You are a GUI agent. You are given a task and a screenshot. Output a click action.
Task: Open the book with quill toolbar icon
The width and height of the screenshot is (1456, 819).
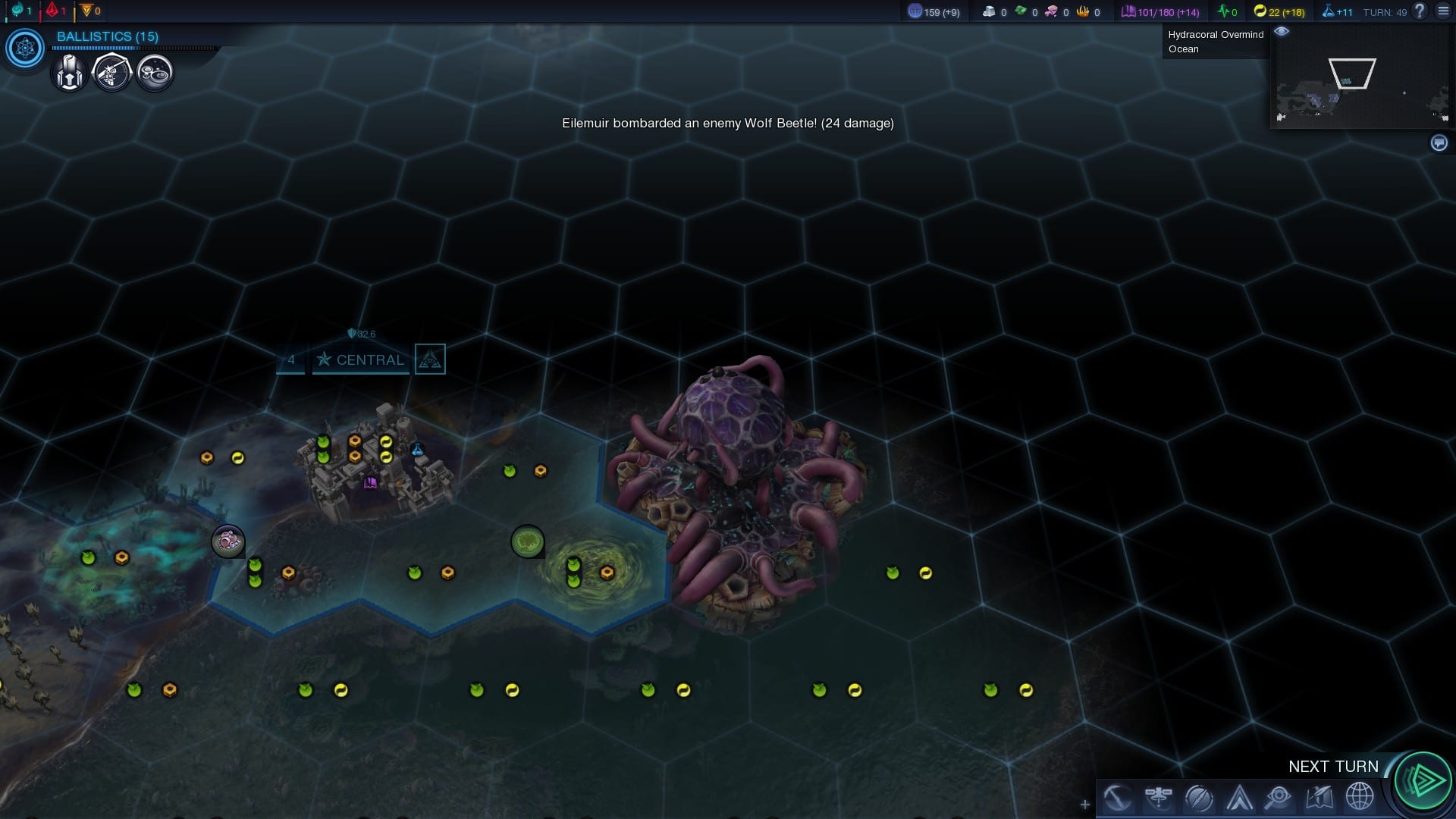1319,797
